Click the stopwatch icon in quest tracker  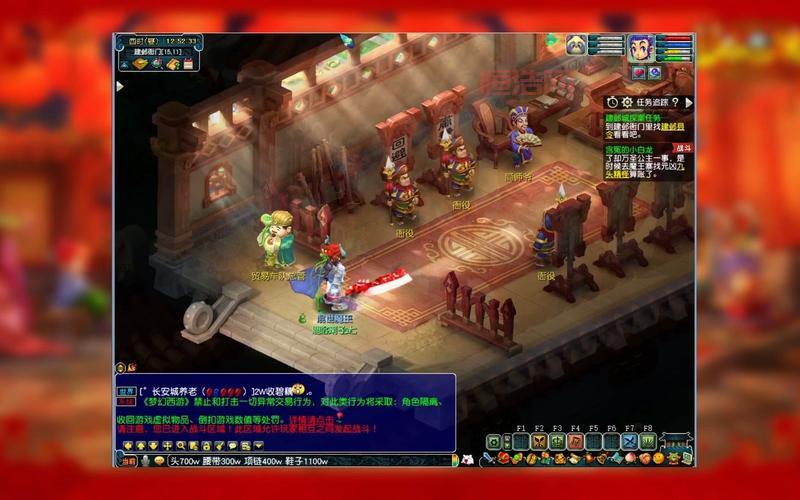click(612, 102)
